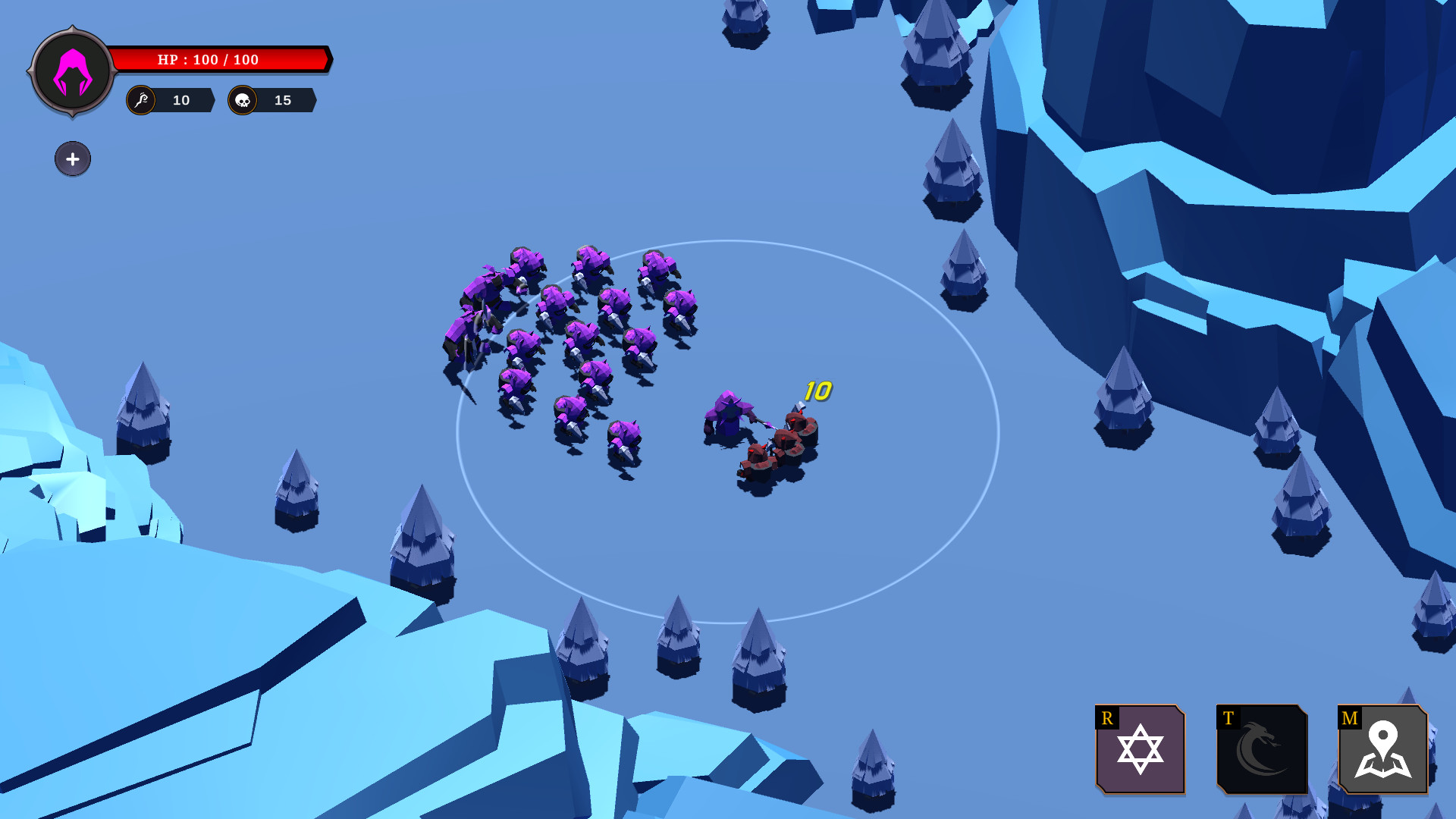This screenshot has width=1456, height=819.
Task: Click the weapon count value showing 10
Action: click(180, 99)
